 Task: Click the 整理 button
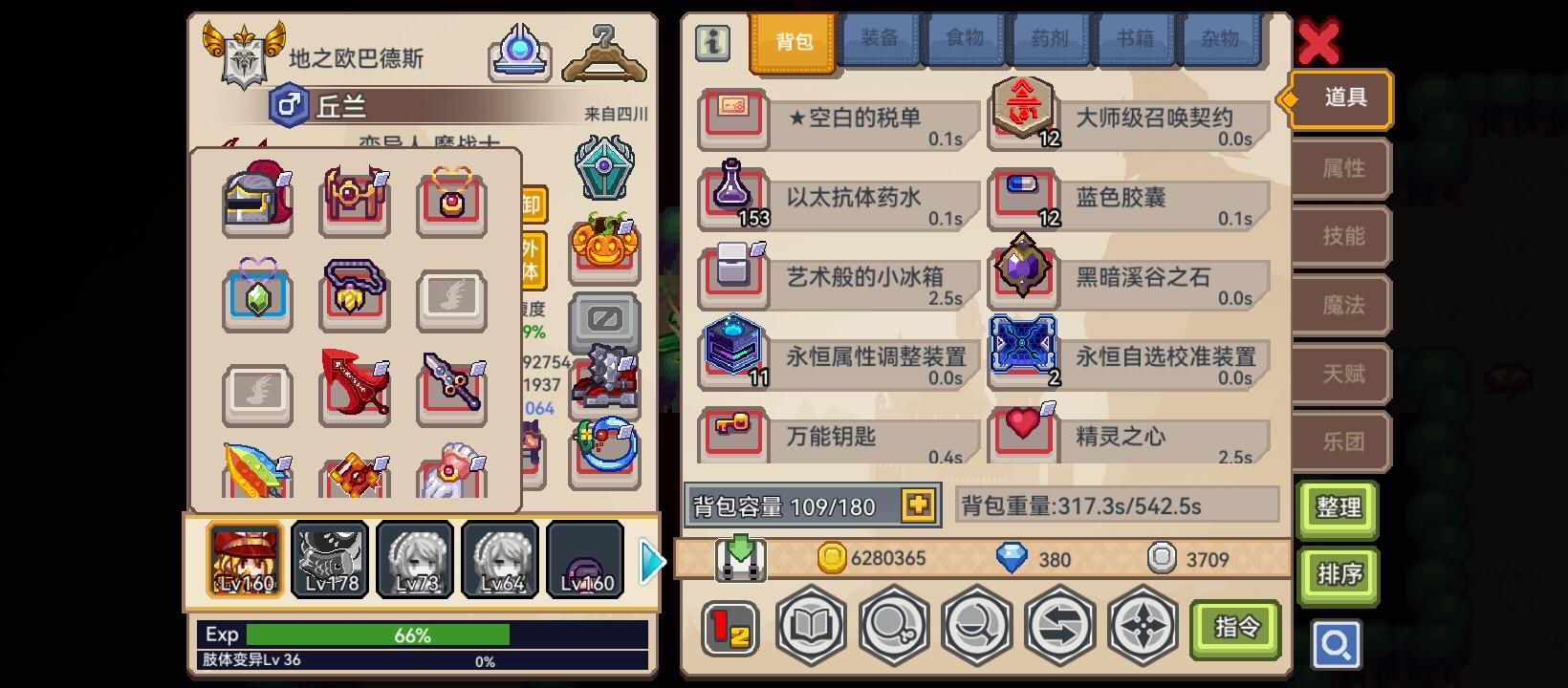point(1338,509)
